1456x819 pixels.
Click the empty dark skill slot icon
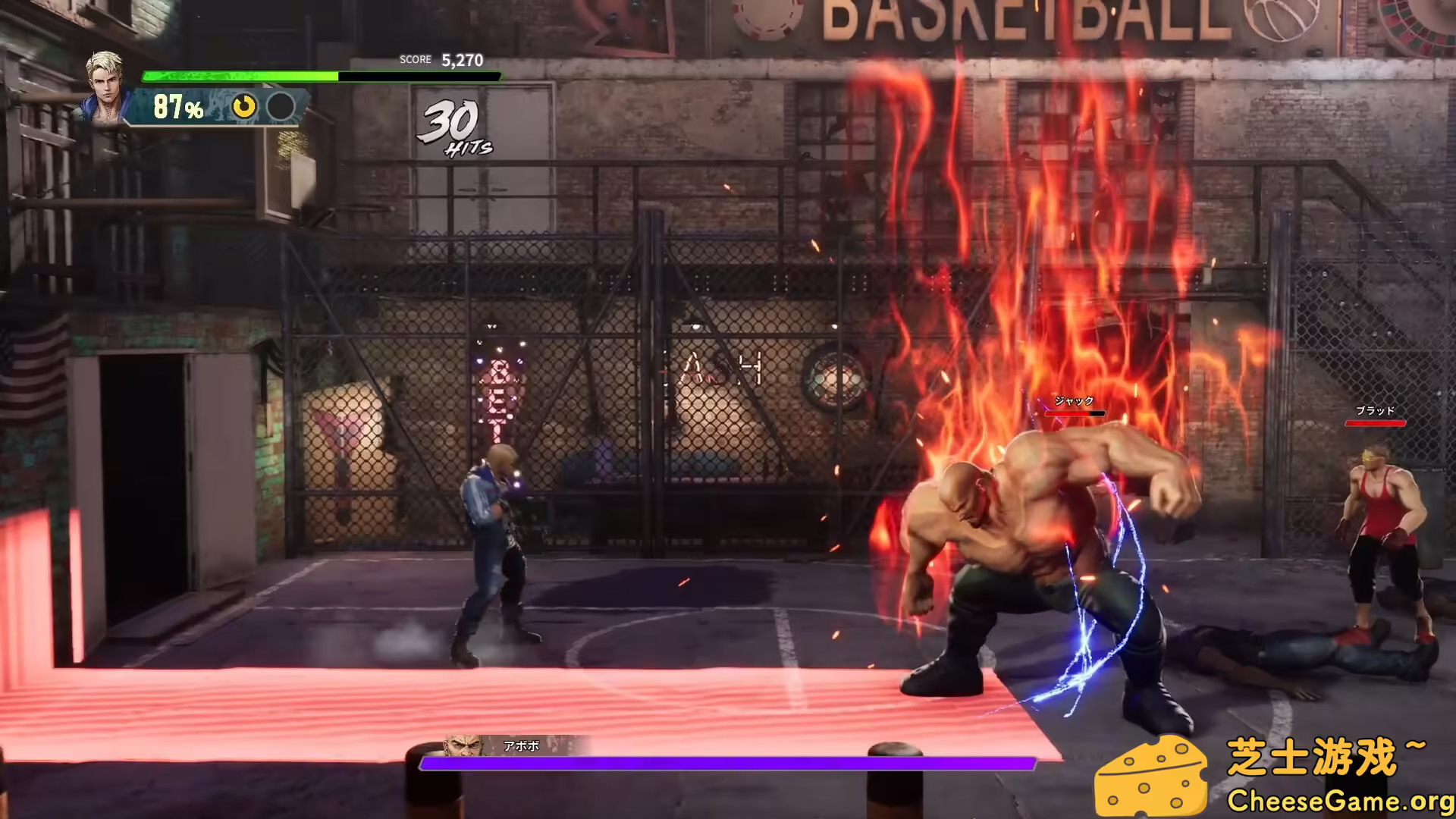pos(281,107)
